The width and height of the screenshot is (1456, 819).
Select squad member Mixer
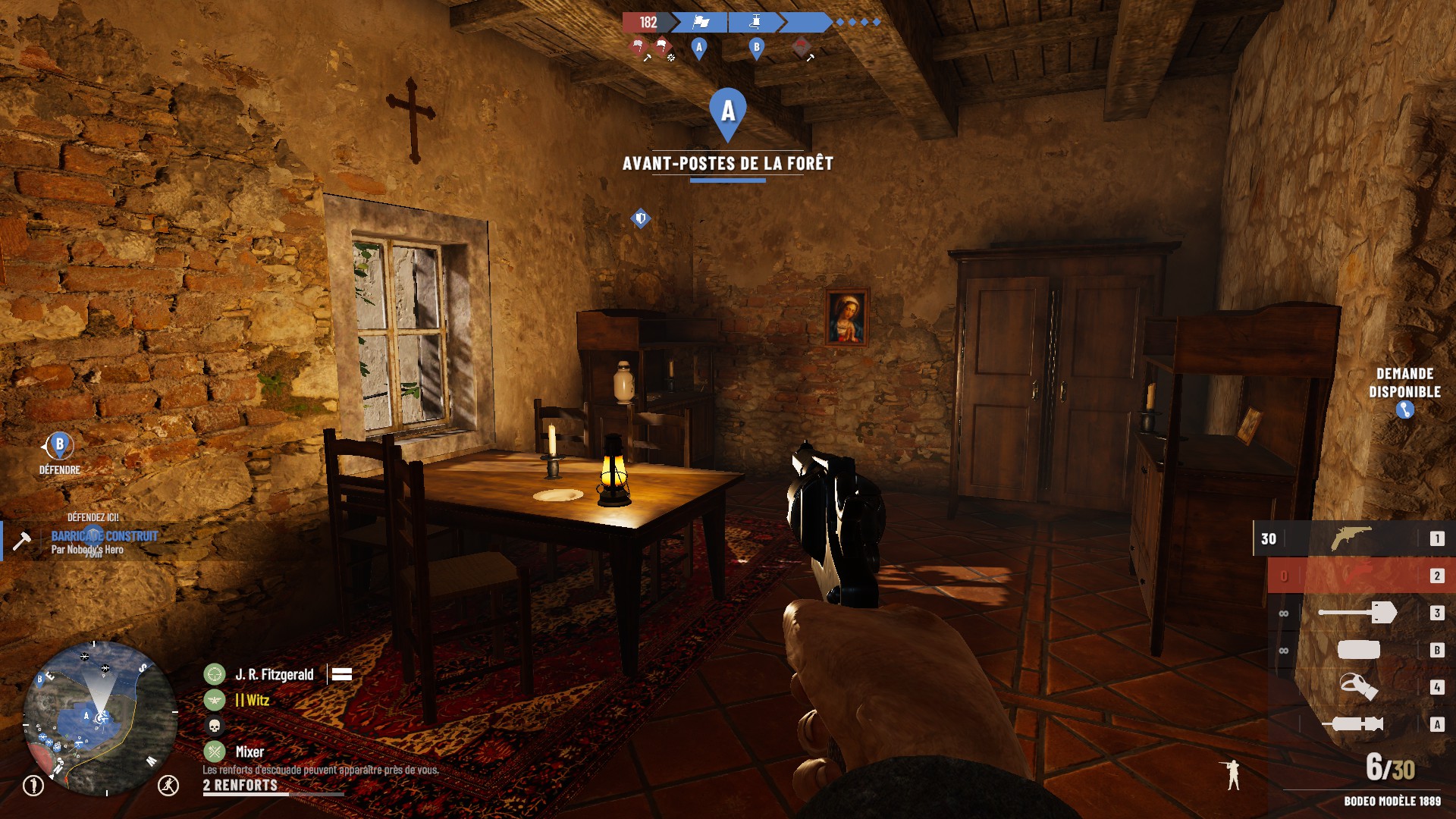pos(249,752)
